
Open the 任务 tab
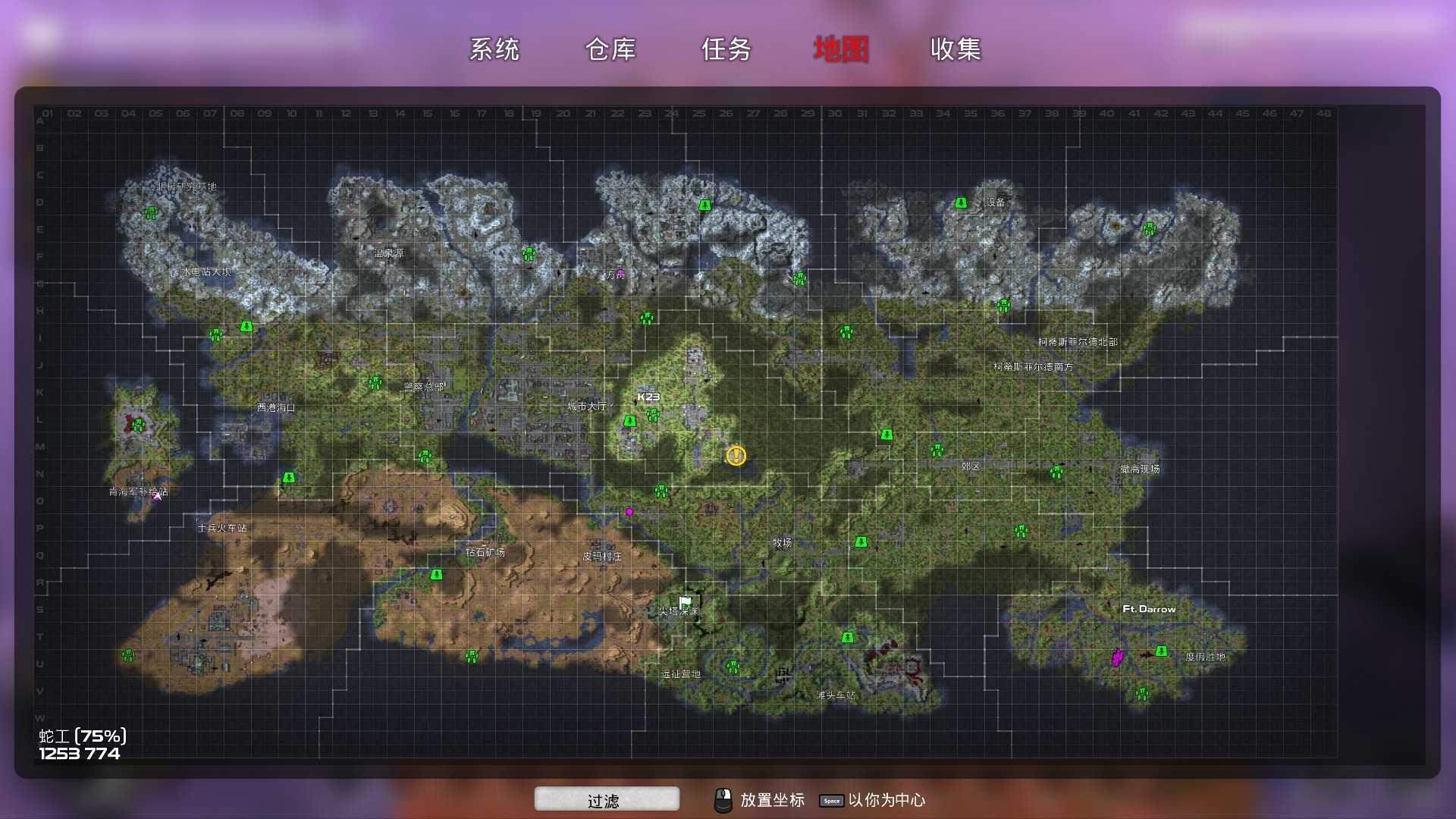725,49
